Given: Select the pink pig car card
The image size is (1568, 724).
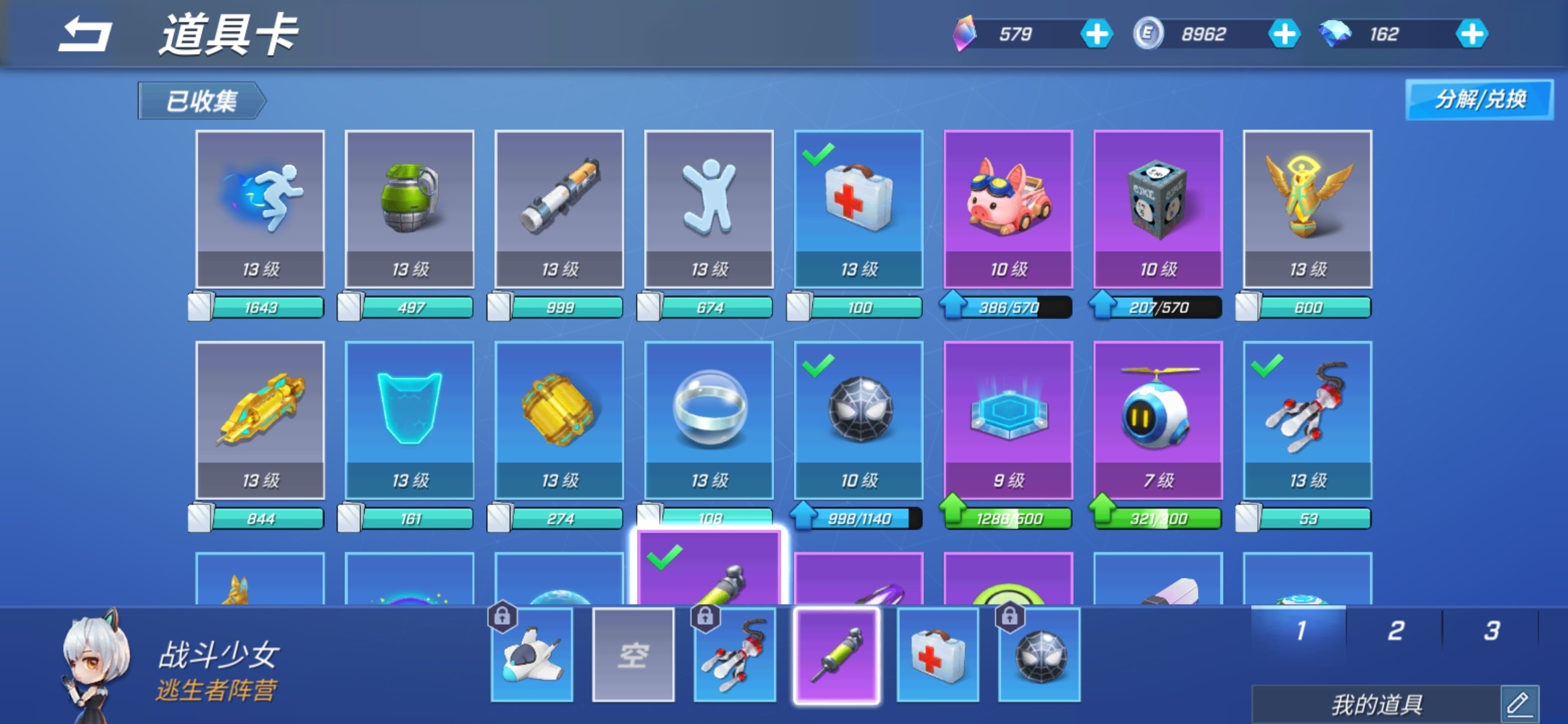Looking at the screenshot, I should [1008, 209].
